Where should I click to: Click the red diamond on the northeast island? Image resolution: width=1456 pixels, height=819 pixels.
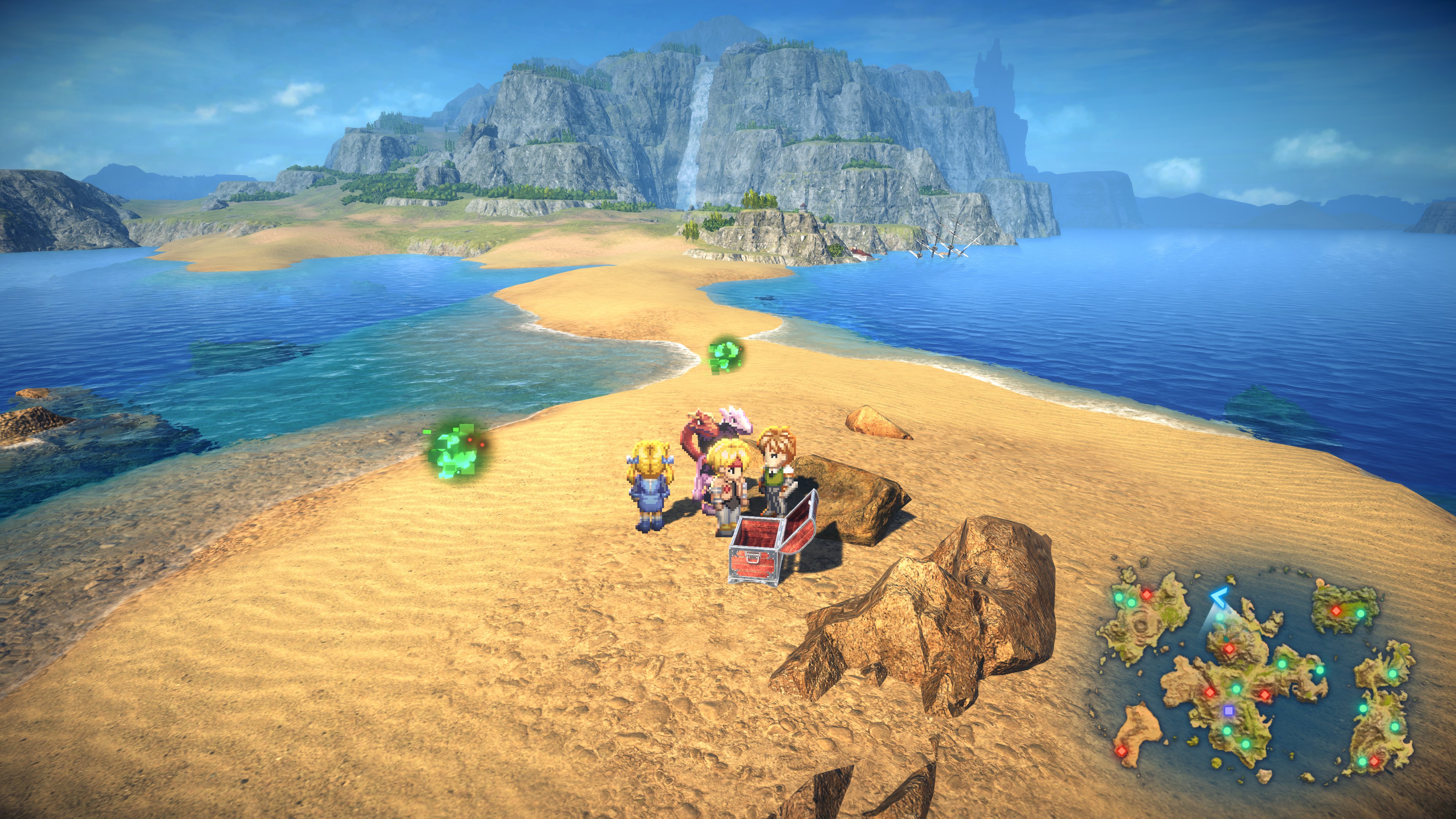coord(1336,610)
